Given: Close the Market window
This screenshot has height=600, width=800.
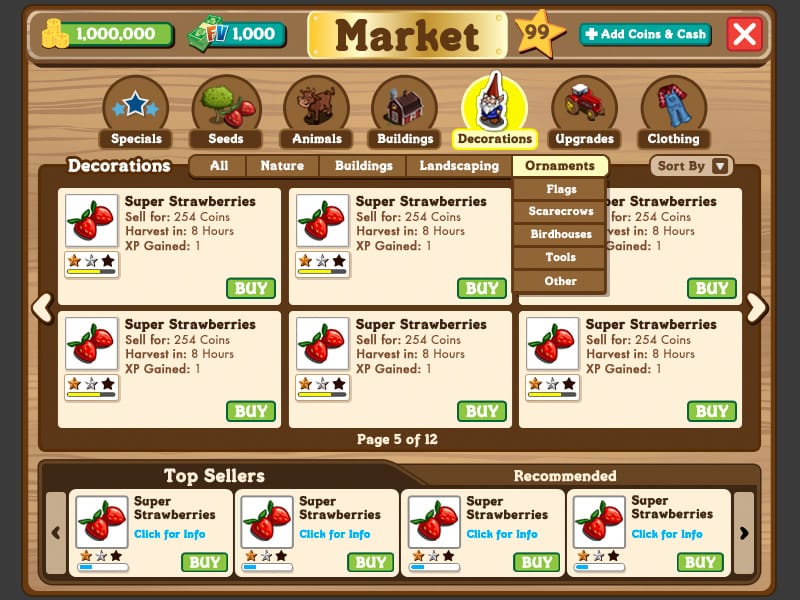Looking at the screenshot, I should pyautogui.click(x=745, y=34).
